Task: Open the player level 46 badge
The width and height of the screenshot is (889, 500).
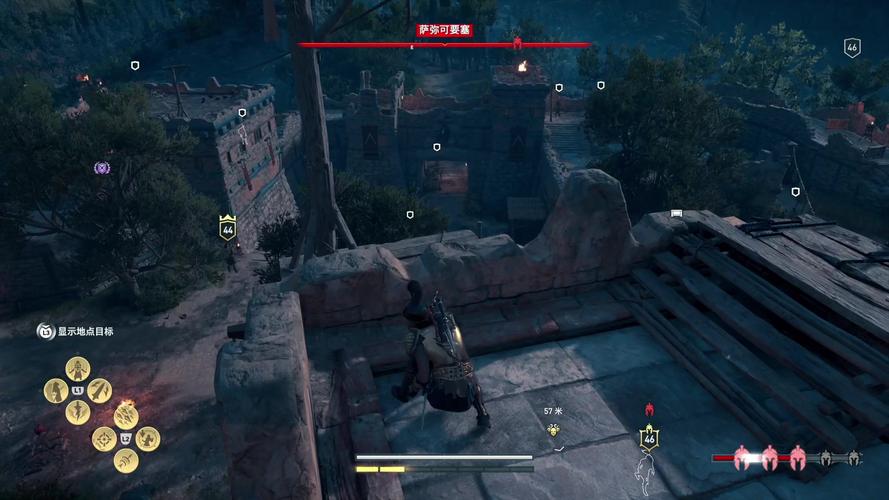Action: tap(649, 437)
